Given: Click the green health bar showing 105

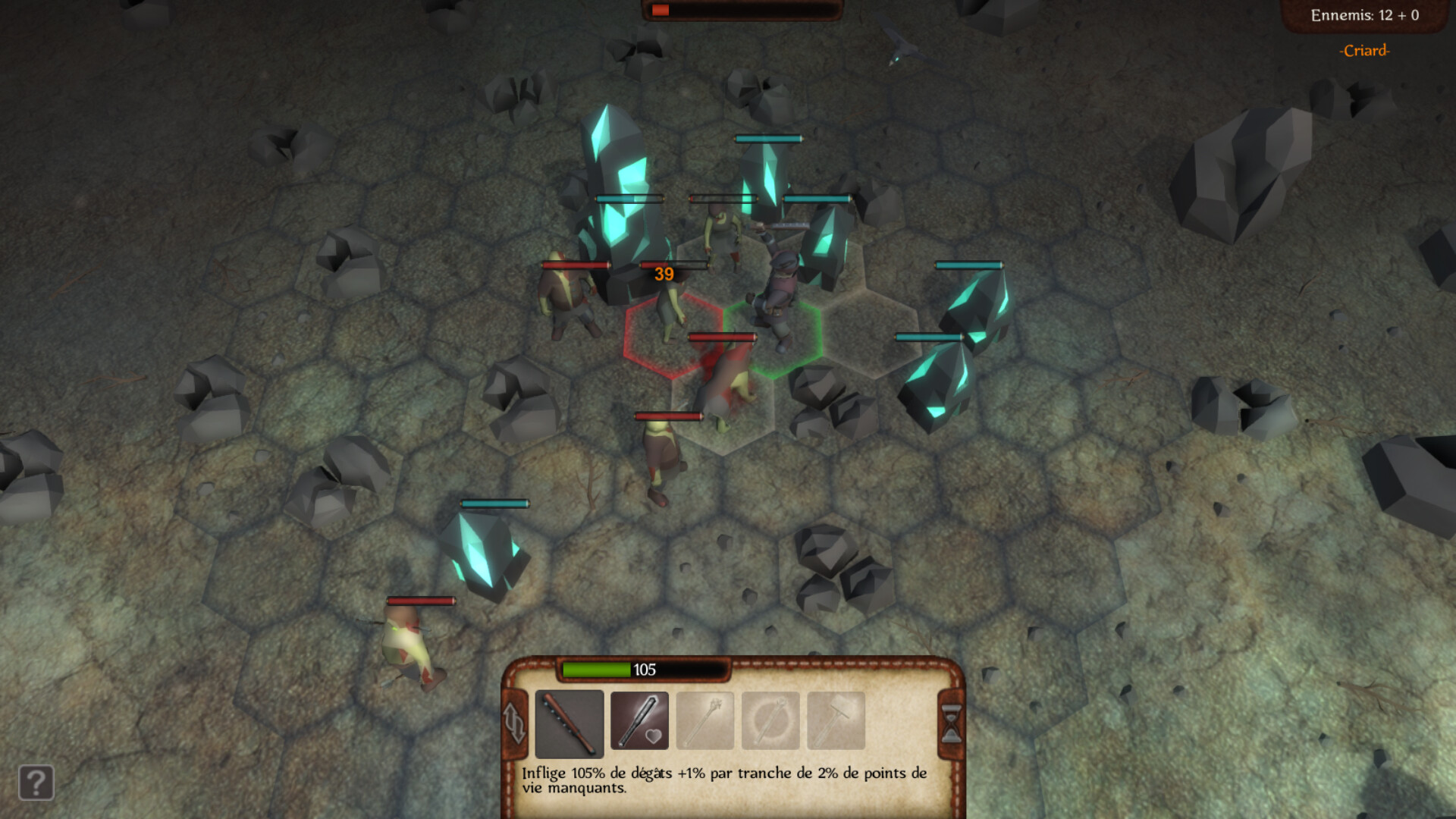Looking at the screenshot, I should pos(595,669).
